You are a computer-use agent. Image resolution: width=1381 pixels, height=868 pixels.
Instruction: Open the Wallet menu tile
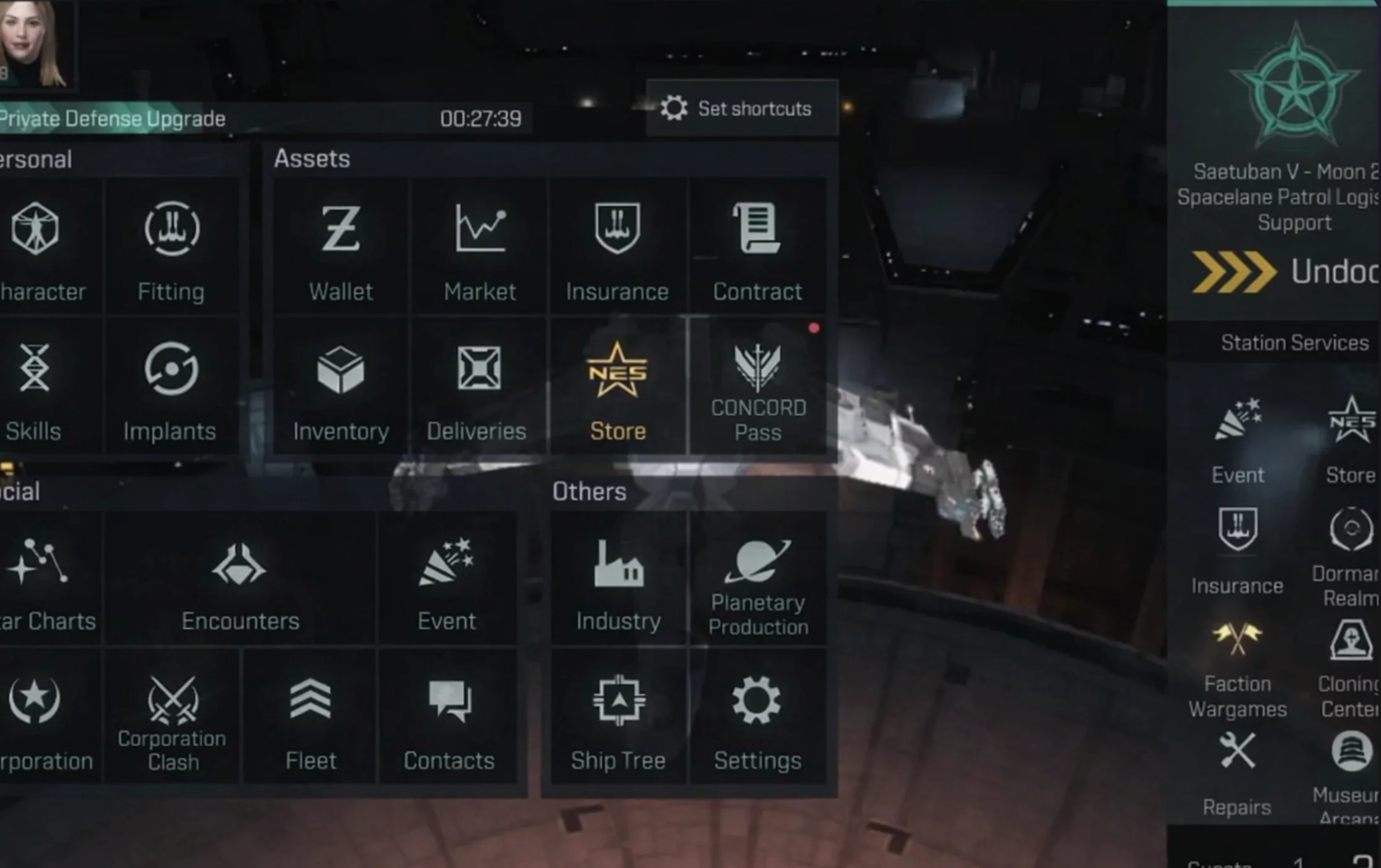coord(341,248)
